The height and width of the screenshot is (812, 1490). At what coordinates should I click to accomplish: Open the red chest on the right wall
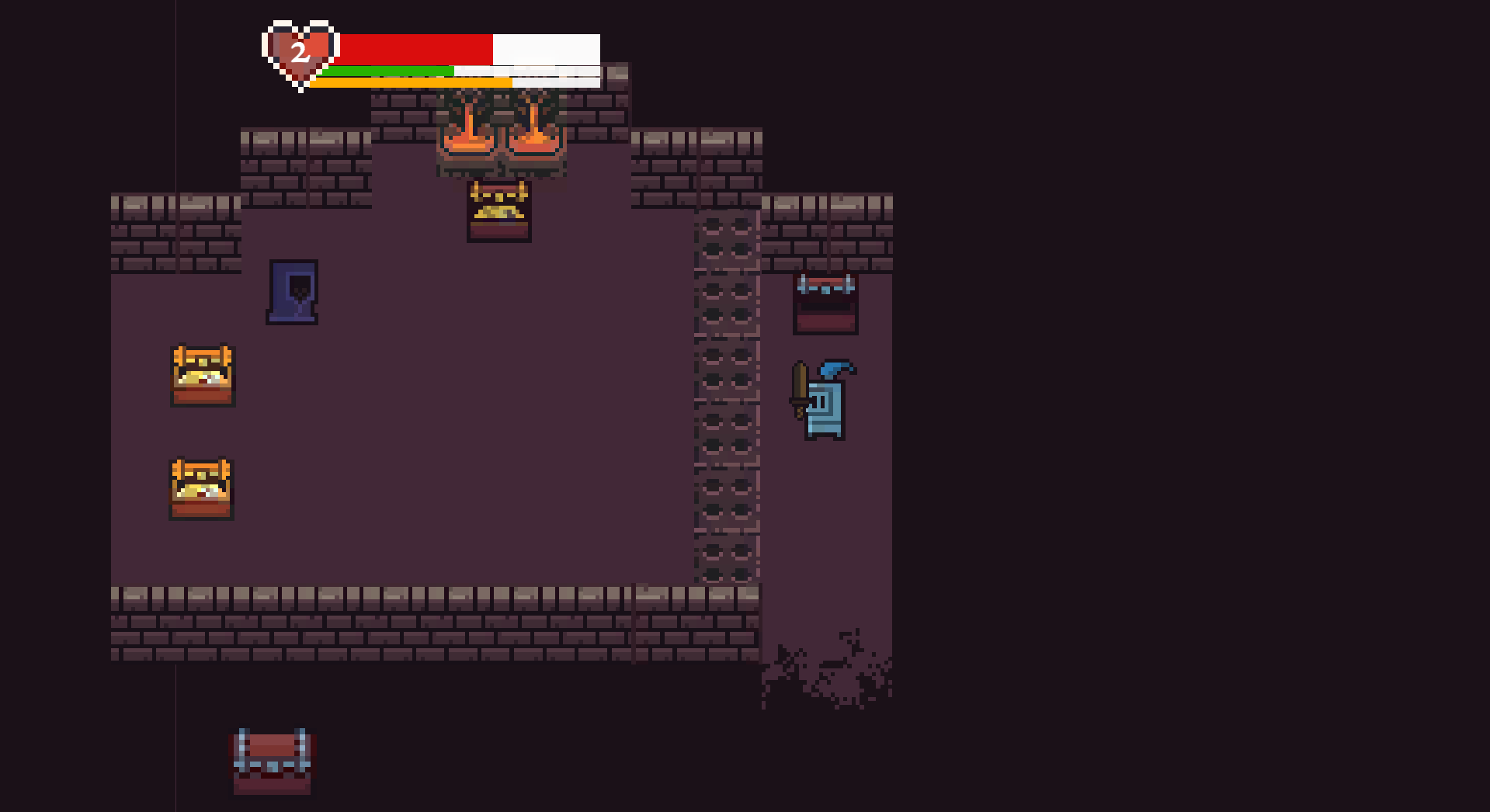pyautogui.click(x=825, y=301)
